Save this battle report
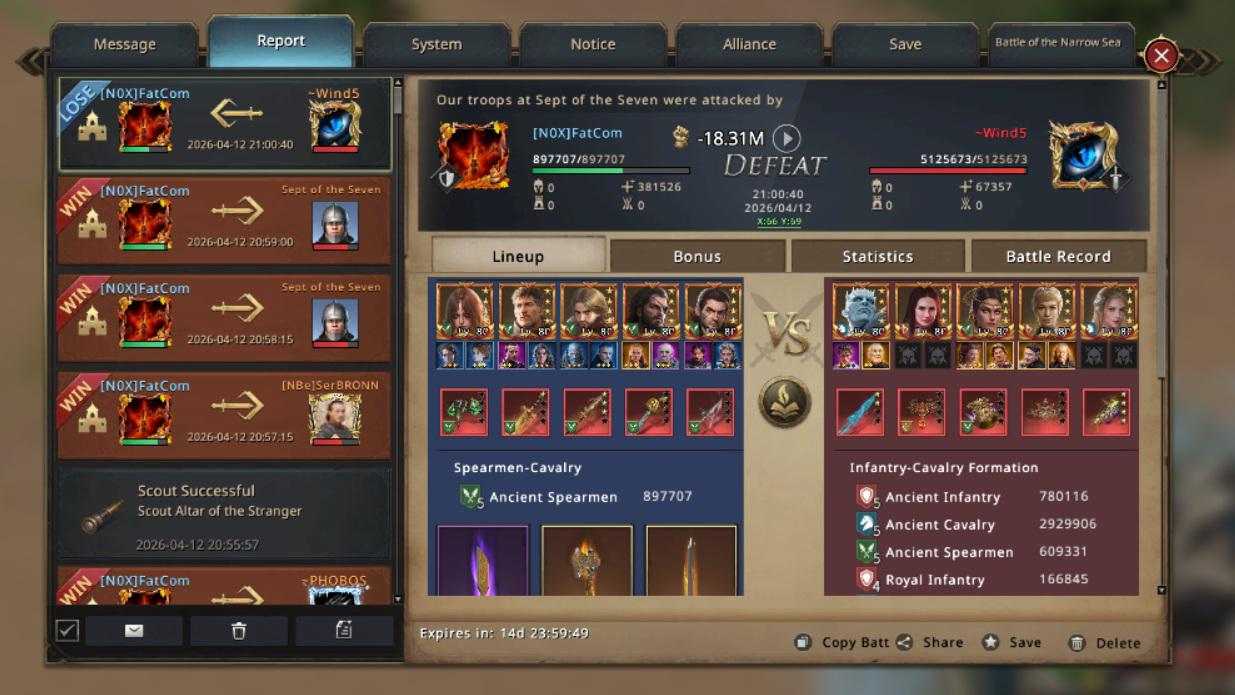Viewport: 1235px width, 695px height. point(1012,643)
